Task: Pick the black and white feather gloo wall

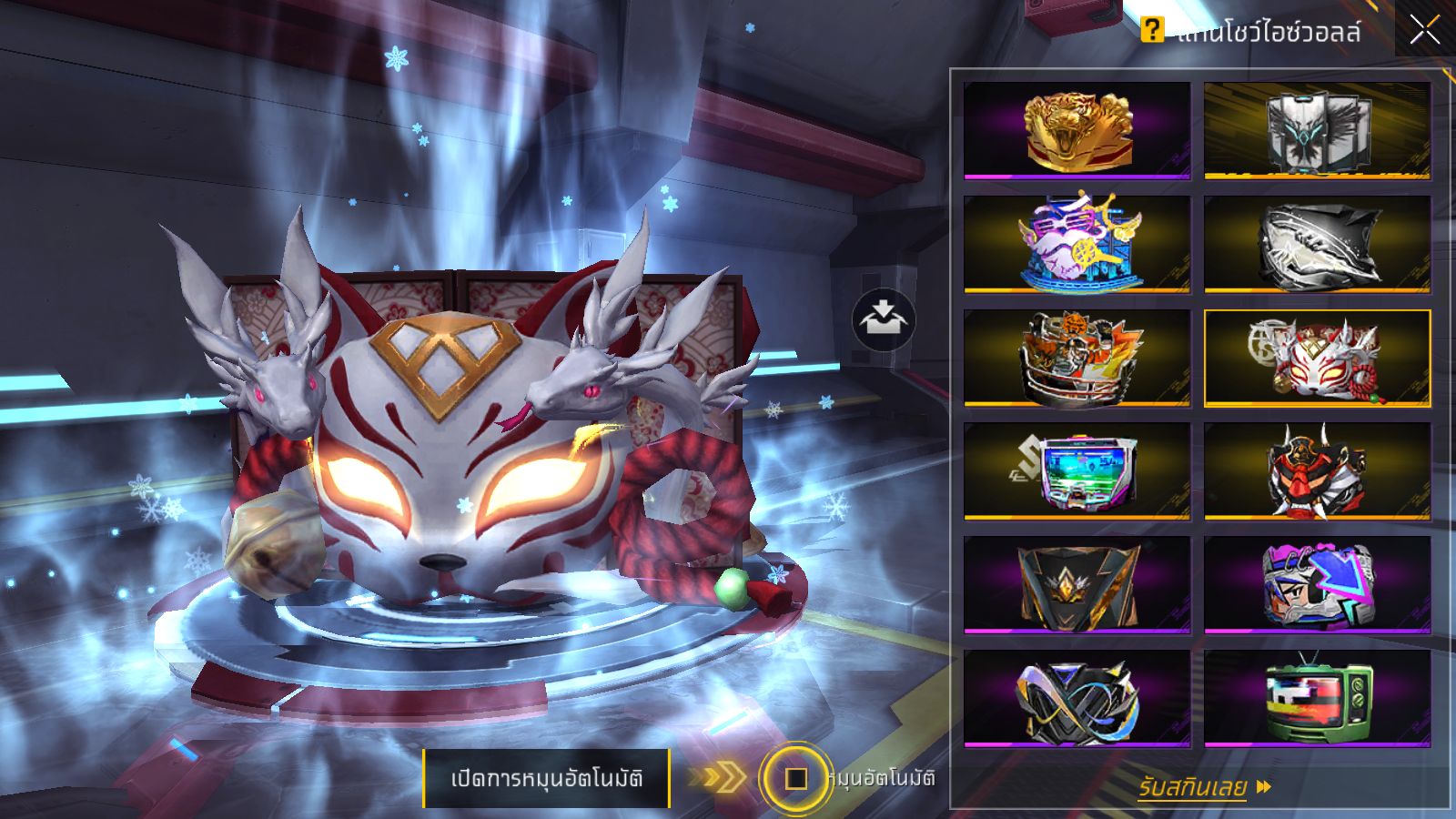Action: (x=1318, y=244)
